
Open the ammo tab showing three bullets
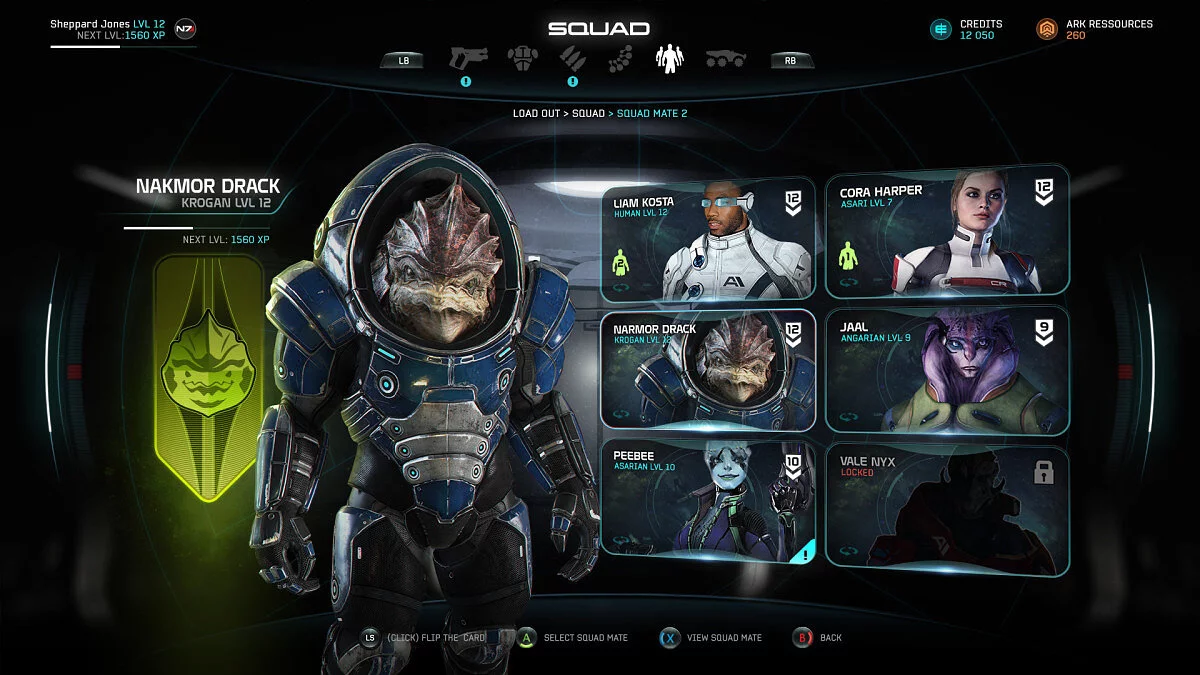tap(572, 57)
